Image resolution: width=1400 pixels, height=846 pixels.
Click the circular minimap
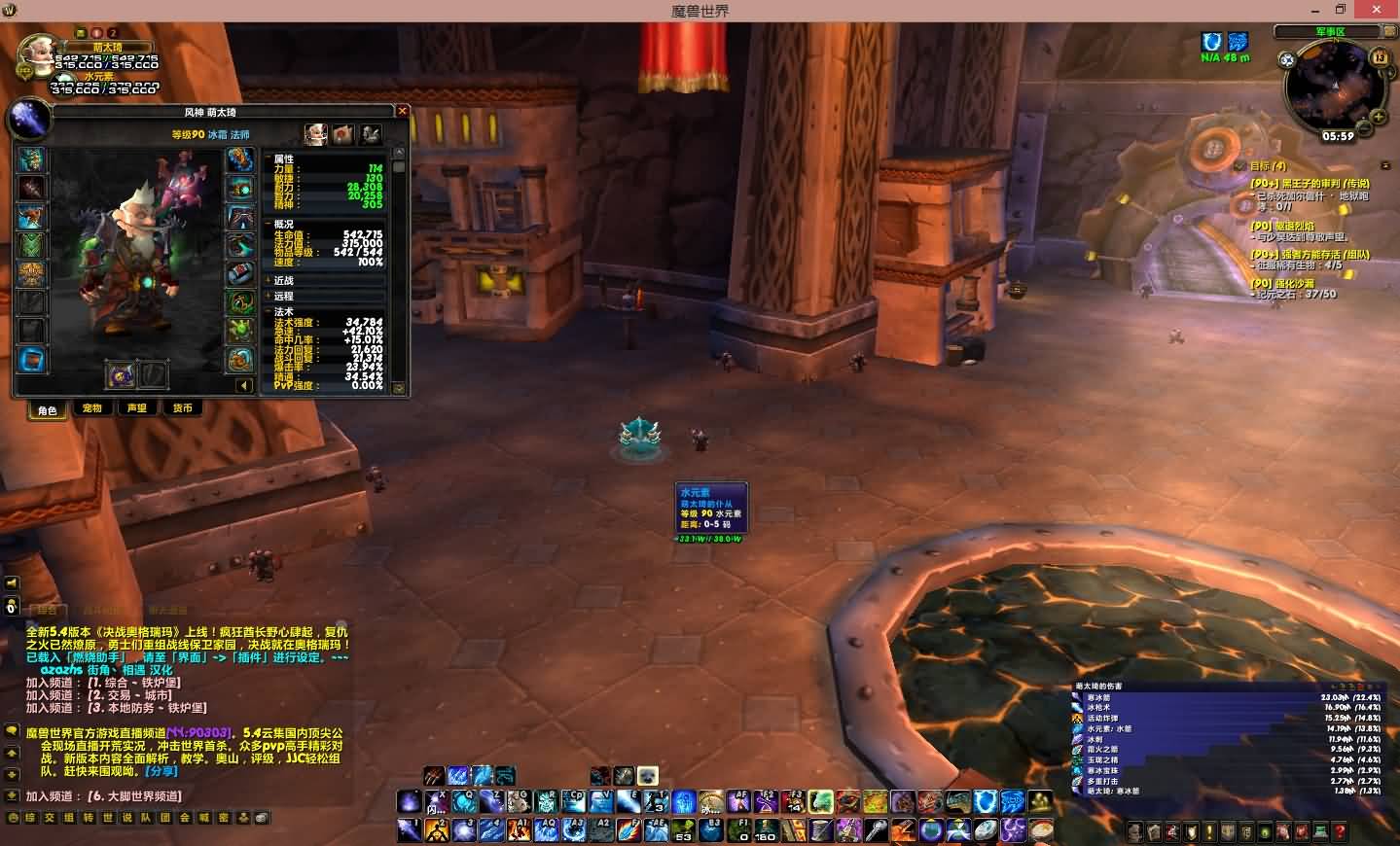point(1331,88)
